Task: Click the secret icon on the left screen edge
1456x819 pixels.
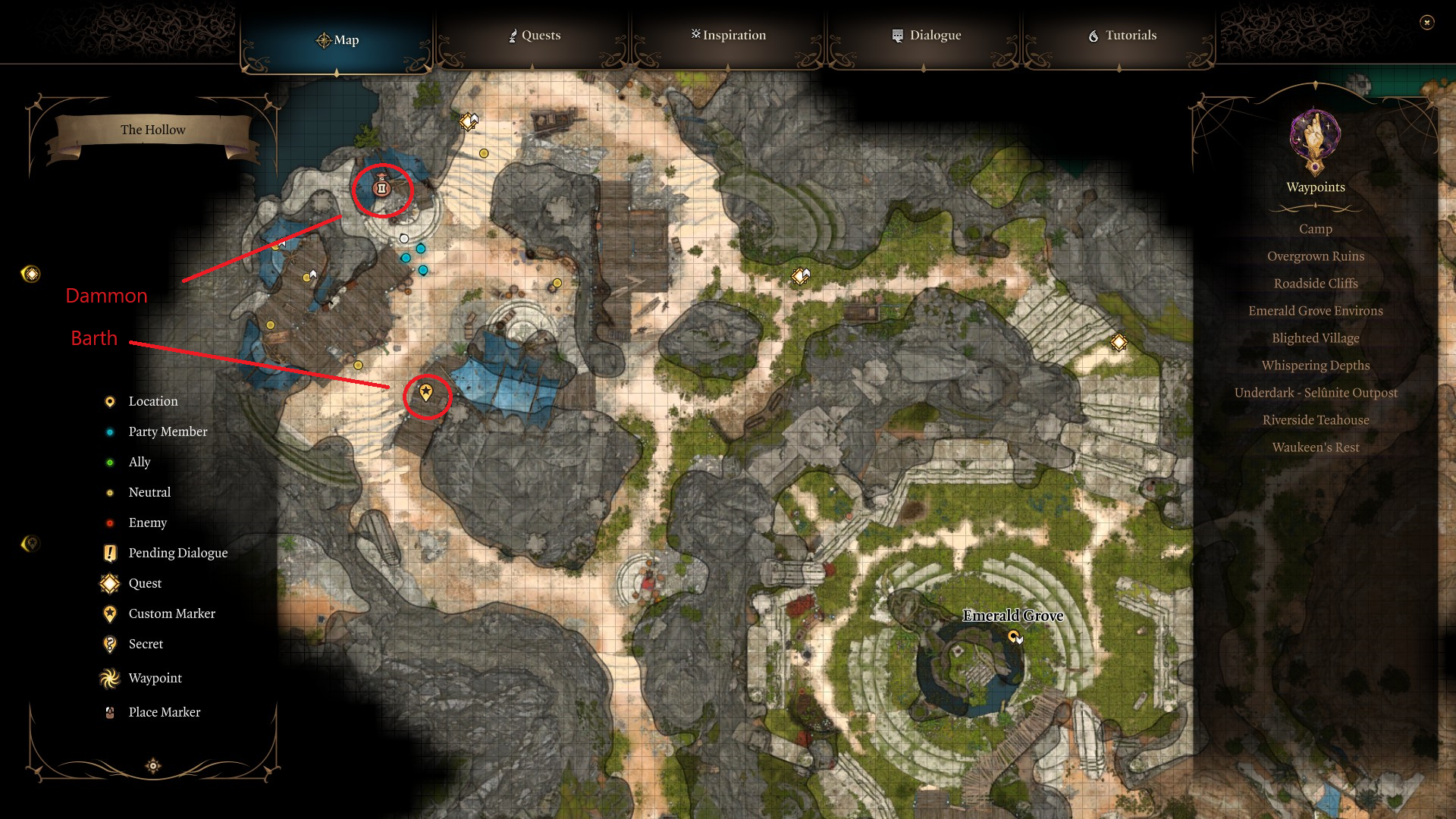Action: 30,543
